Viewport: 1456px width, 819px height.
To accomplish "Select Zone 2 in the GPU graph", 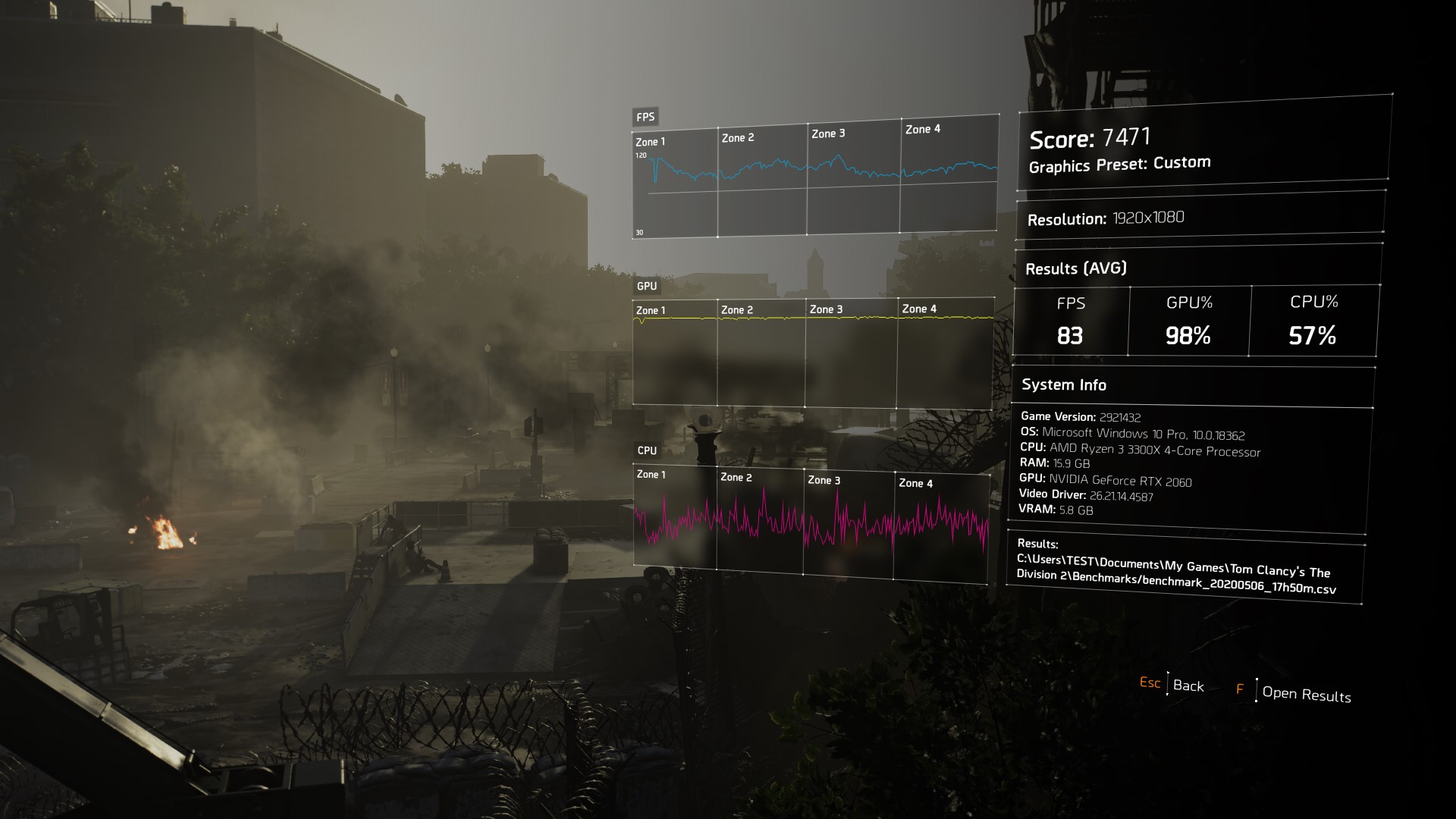I will [x=739, y=310].
